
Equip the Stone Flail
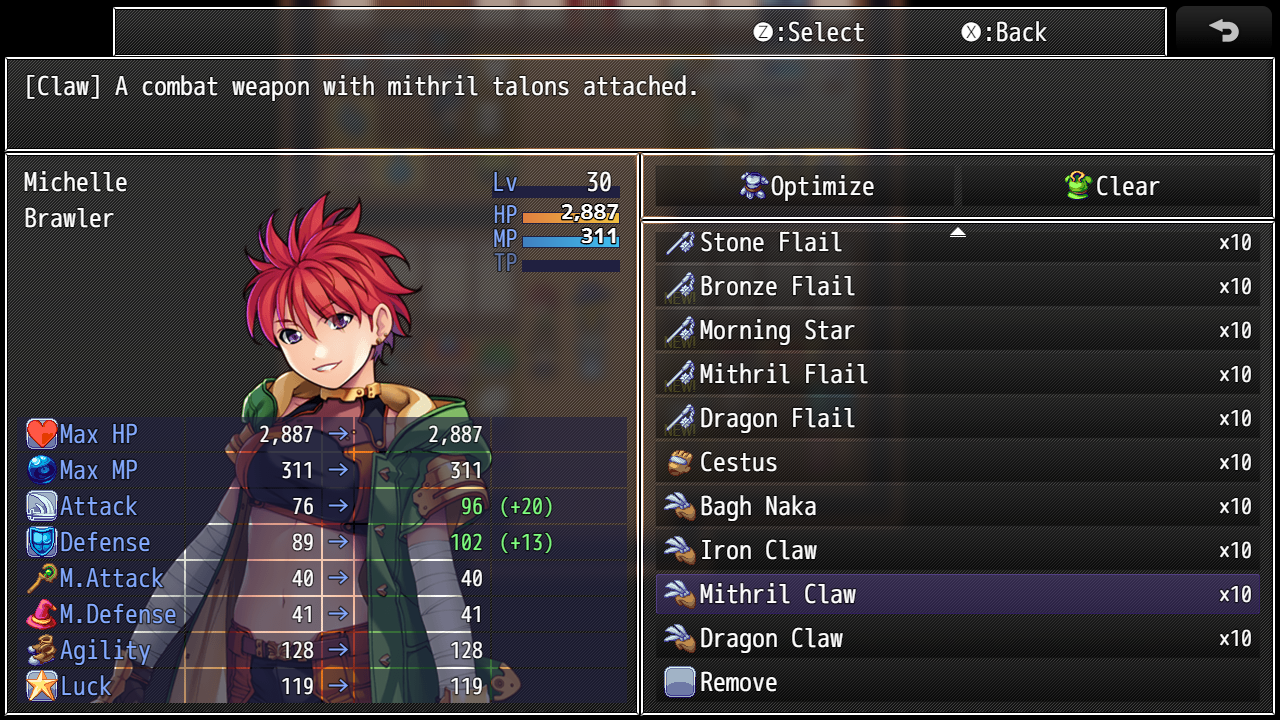[957, 243]
